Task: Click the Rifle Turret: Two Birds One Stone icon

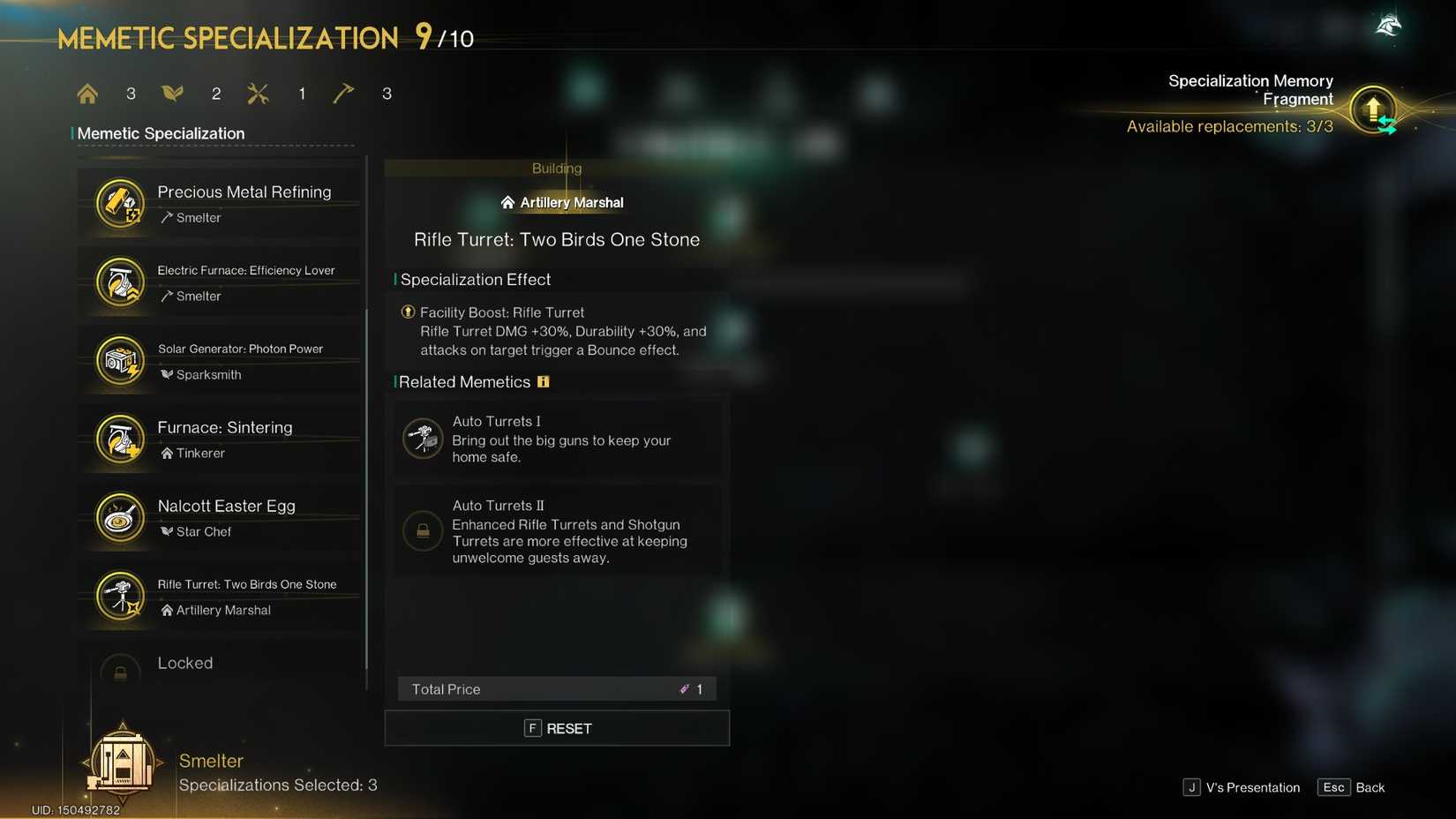Action: coord(120,596)
